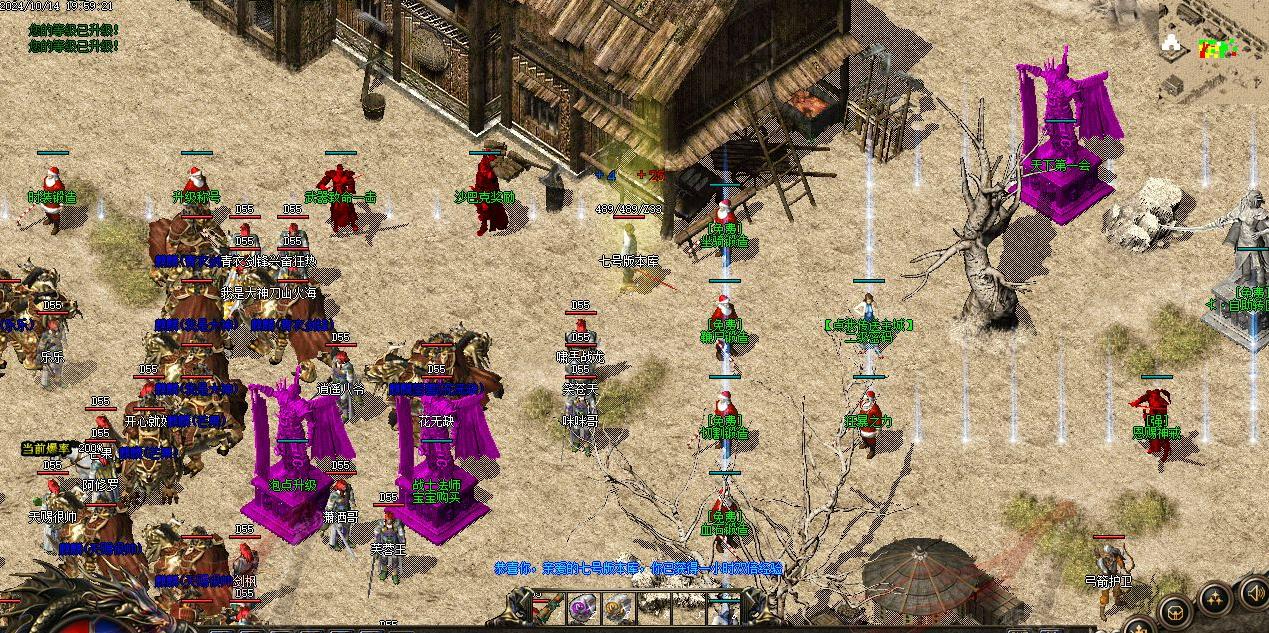Open the three-star round menu button
1269x633 pixels.
pos(1215,599)
